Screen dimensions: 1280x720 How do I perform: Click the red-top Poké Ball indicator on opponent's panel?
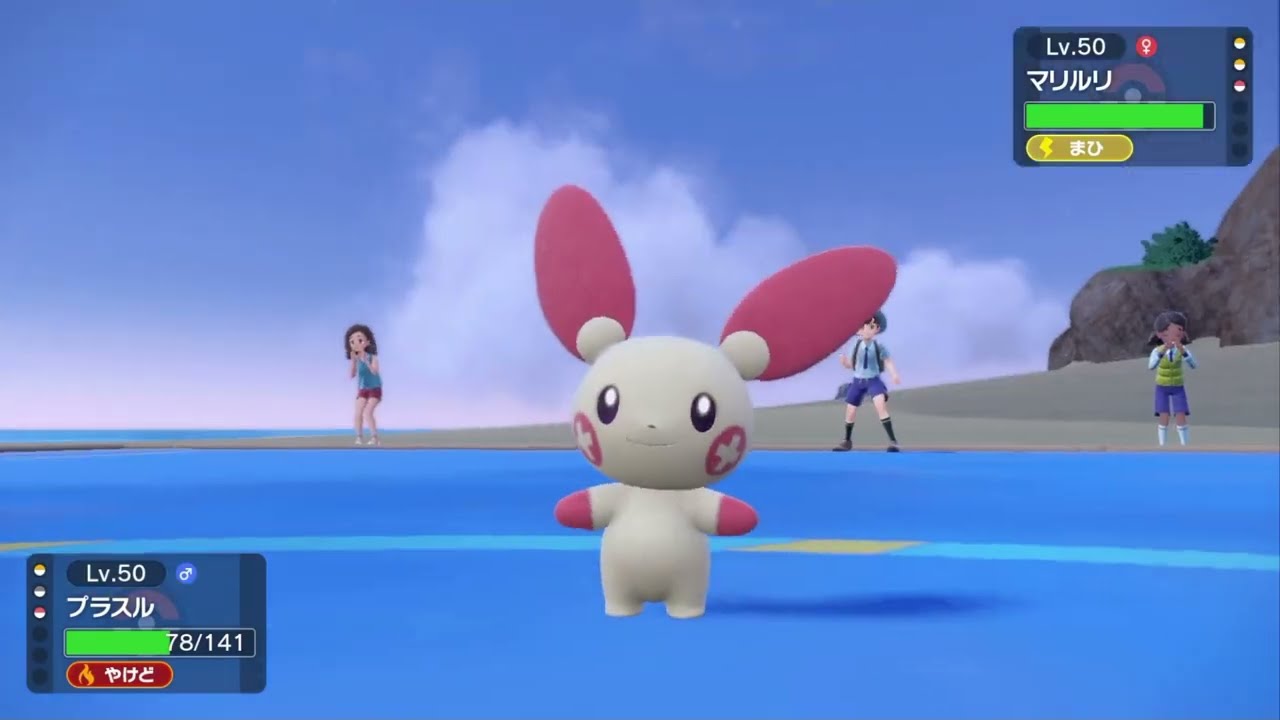1239,84
